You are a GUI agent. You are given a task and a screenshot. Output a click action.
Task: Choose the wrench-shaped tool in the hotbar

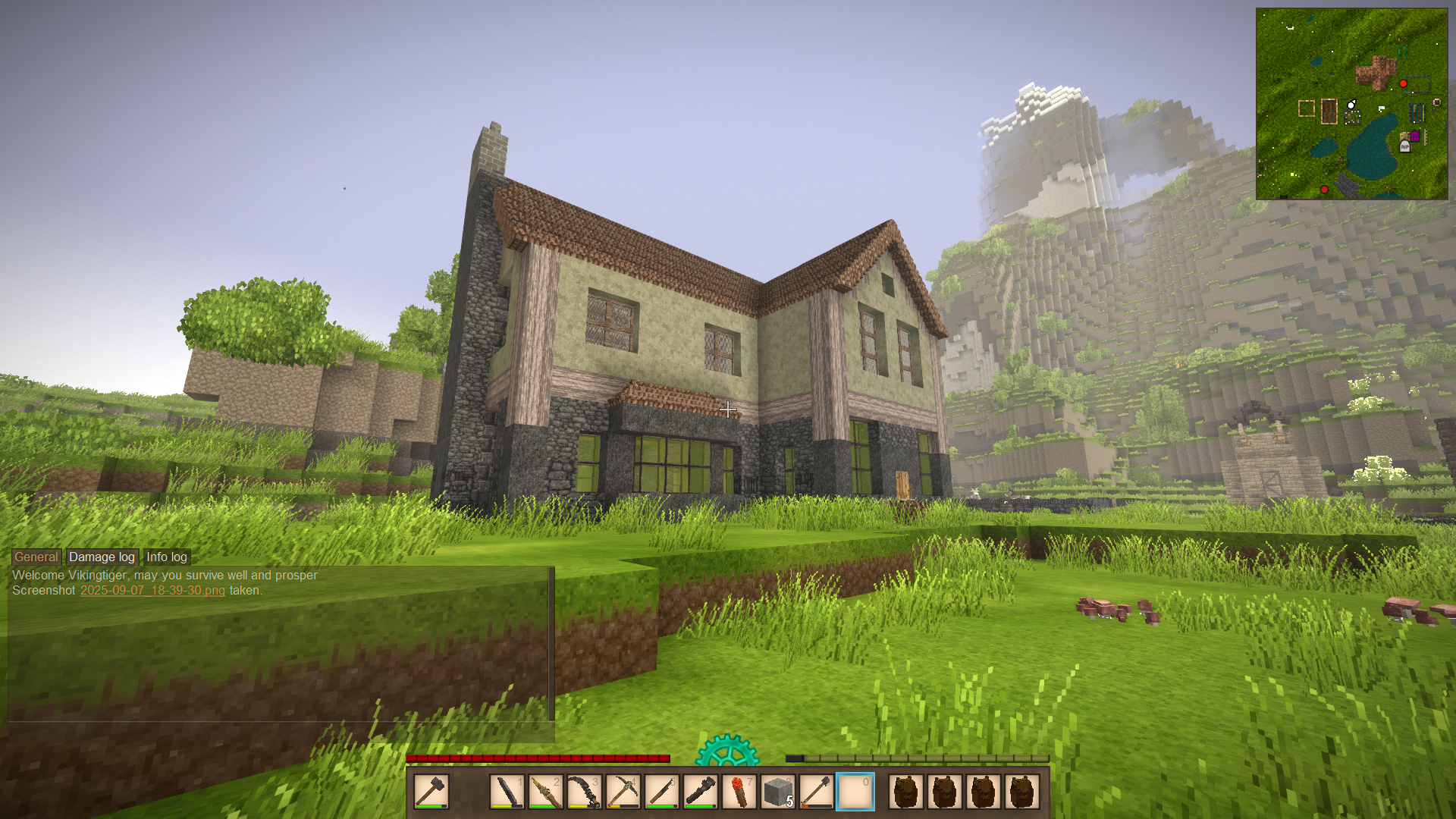(700, 792)
